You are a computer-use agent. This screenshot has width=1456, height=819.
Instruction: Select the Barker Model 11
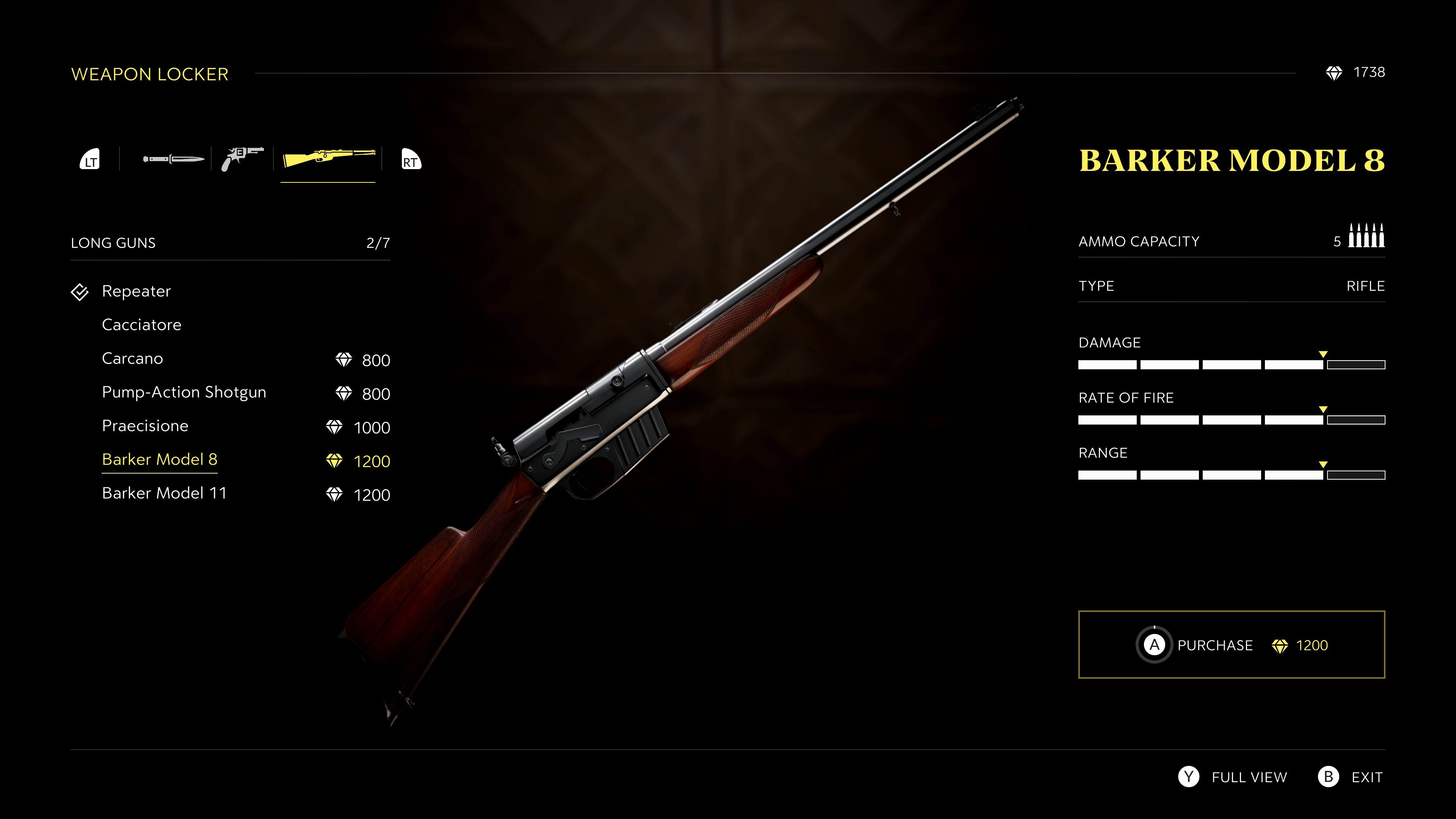(164, 493)
